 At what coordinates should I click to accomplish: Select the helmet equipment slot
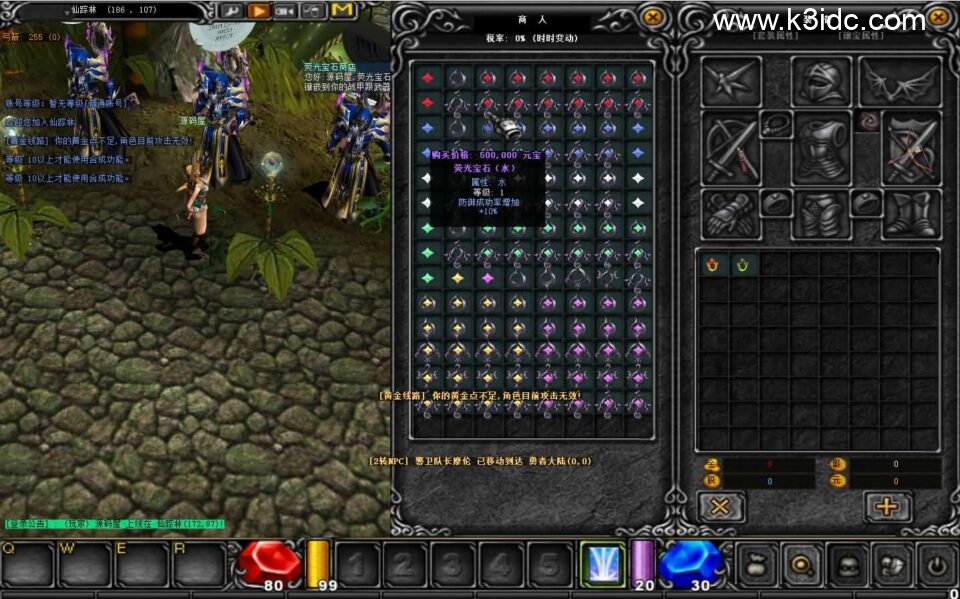[821, 82]
